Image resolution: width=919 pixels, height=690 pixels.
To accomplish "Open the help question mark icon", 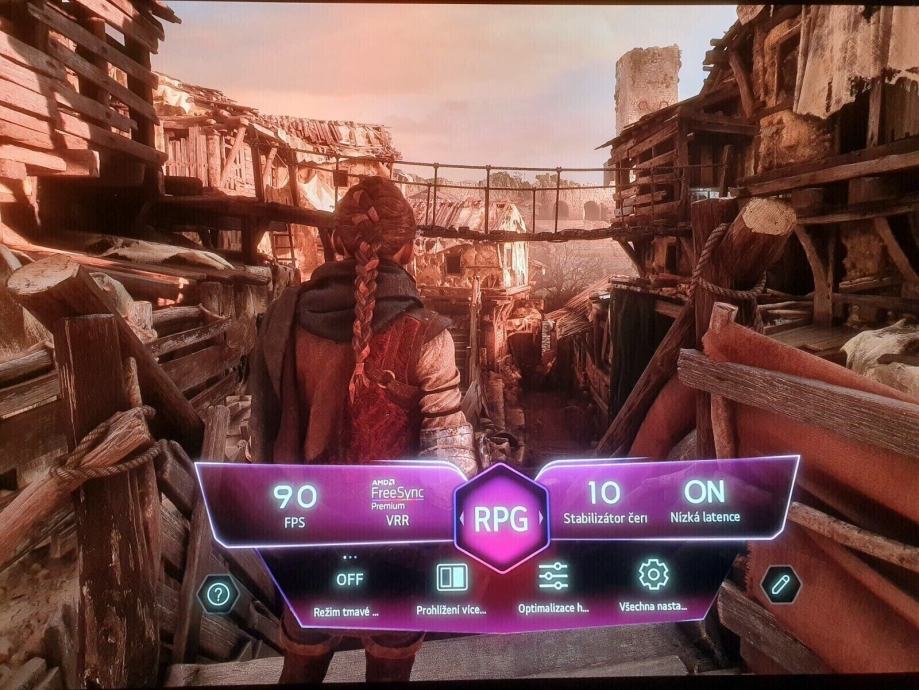I will (x=218, y=594).
